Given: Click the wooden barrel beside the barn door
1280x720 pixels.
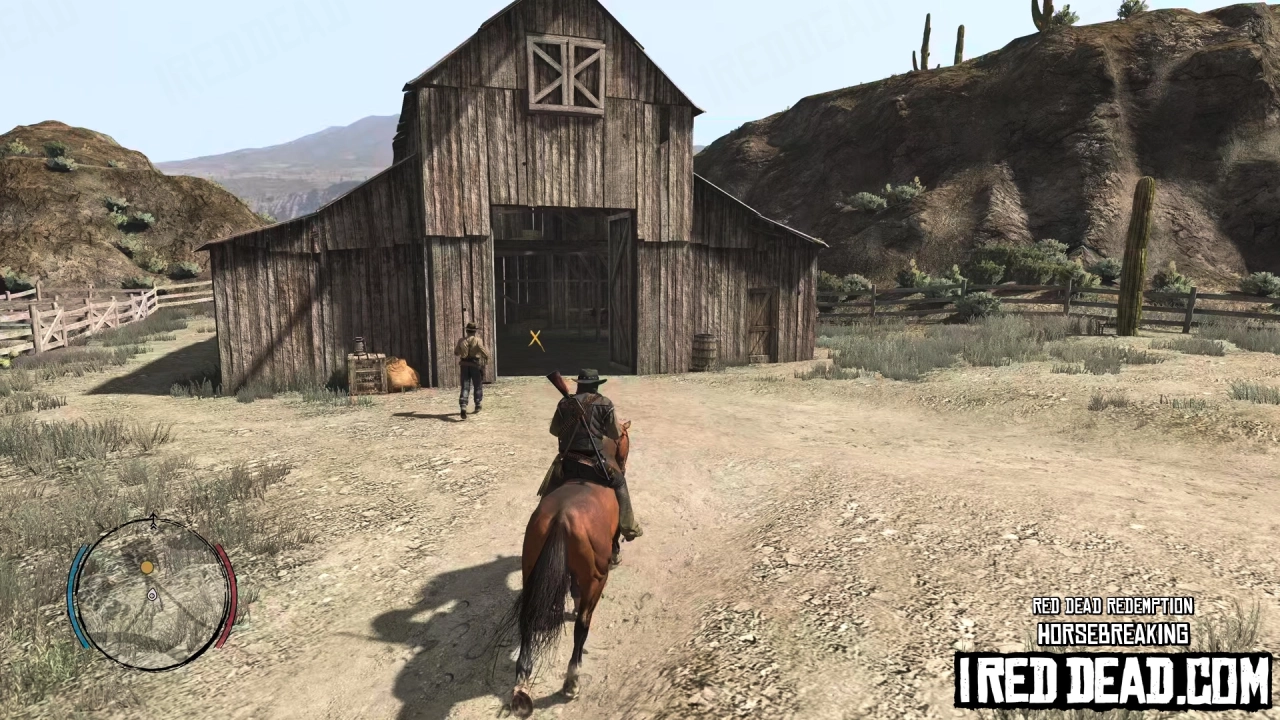Looking at the screenshot, I should coord(705,350).
